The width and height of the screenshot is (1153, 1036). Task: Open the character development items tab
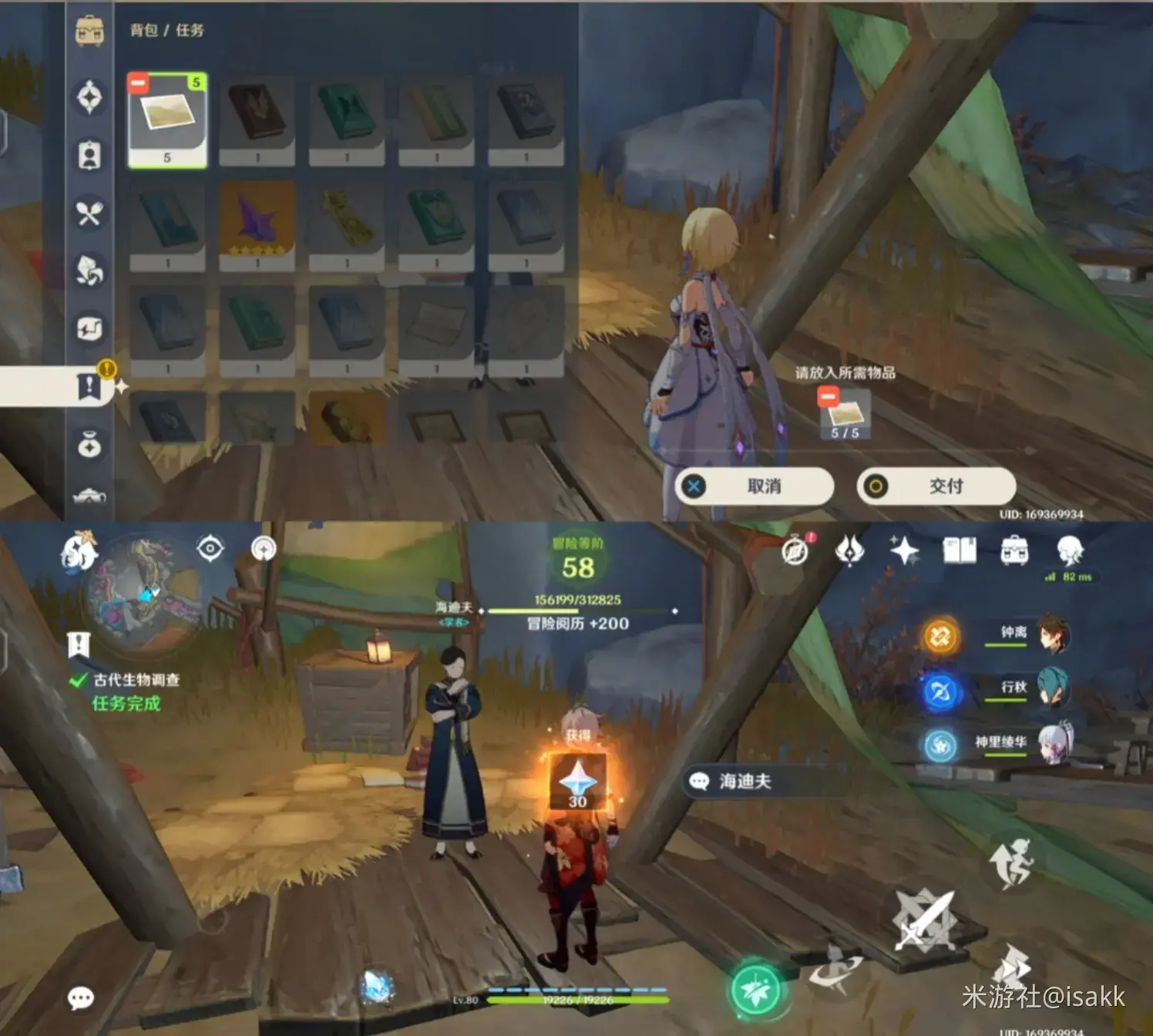(89, 156)
